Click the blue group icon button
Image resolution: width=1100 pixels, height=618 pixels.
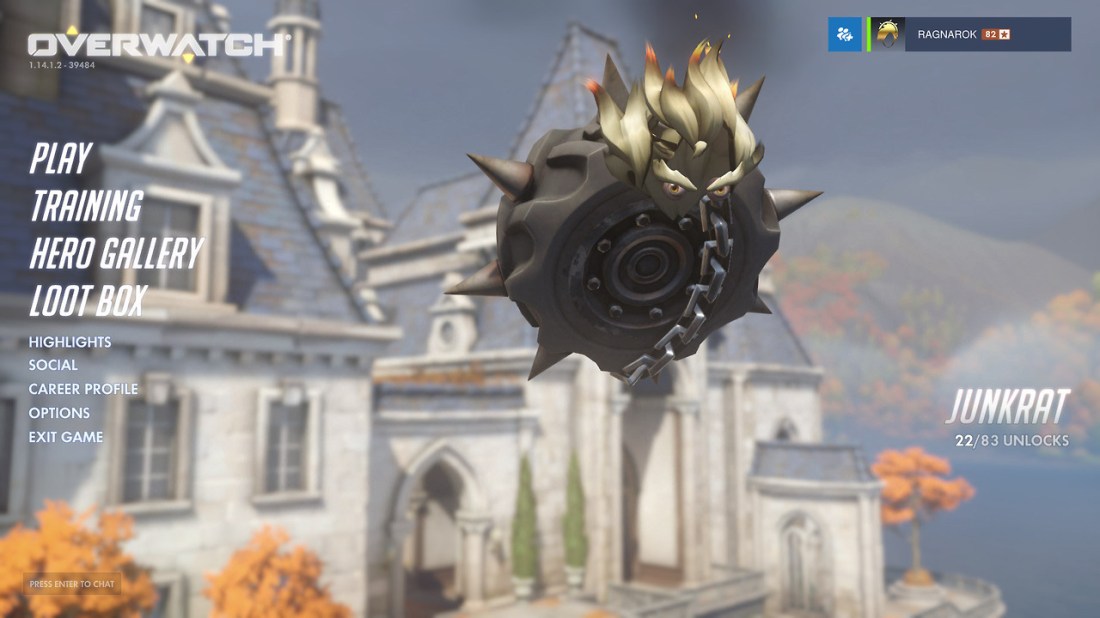coord(845,35)
